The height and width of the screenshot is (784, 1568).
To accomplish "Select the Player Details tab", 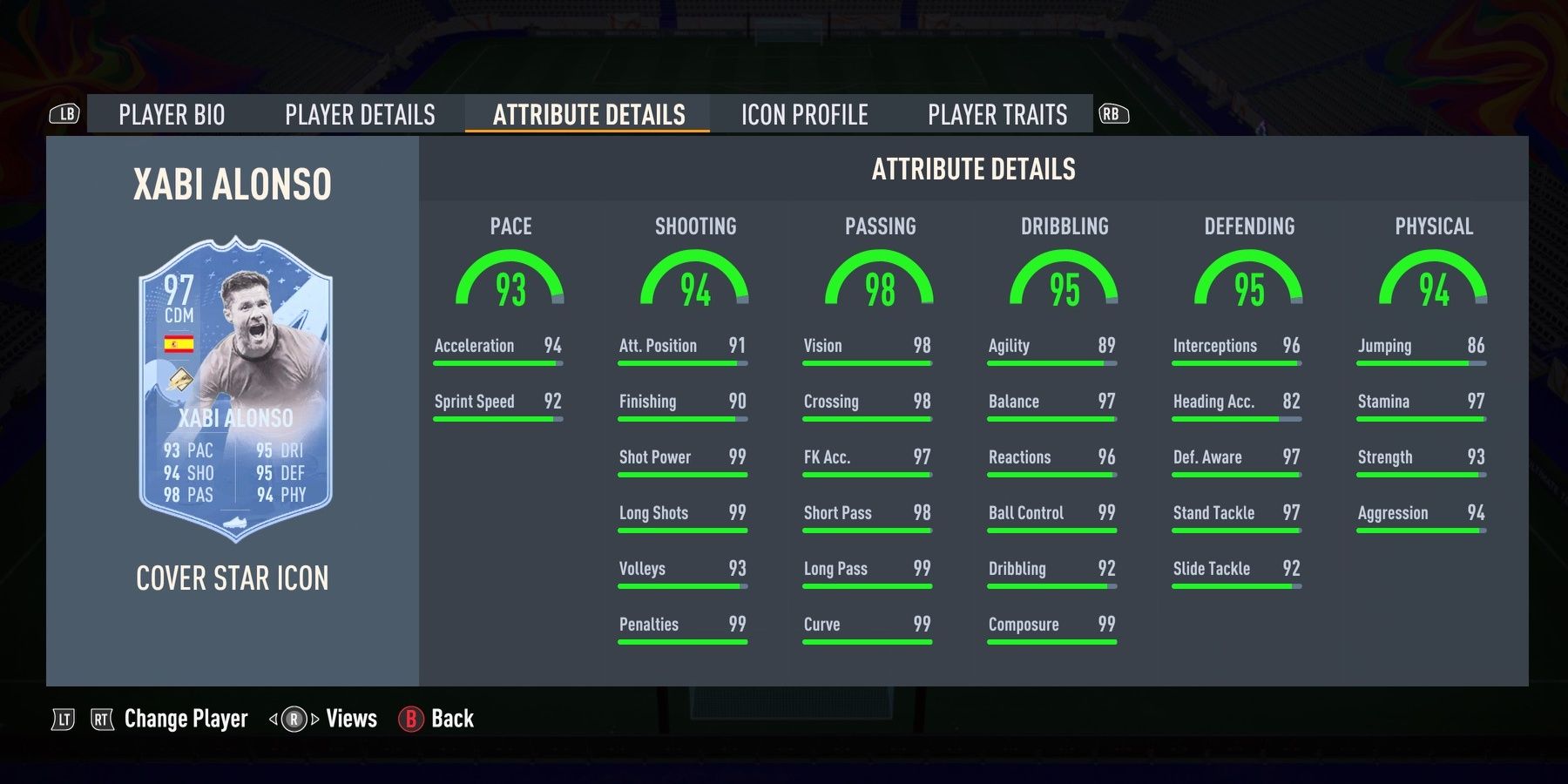I will [x=359, y=114].
